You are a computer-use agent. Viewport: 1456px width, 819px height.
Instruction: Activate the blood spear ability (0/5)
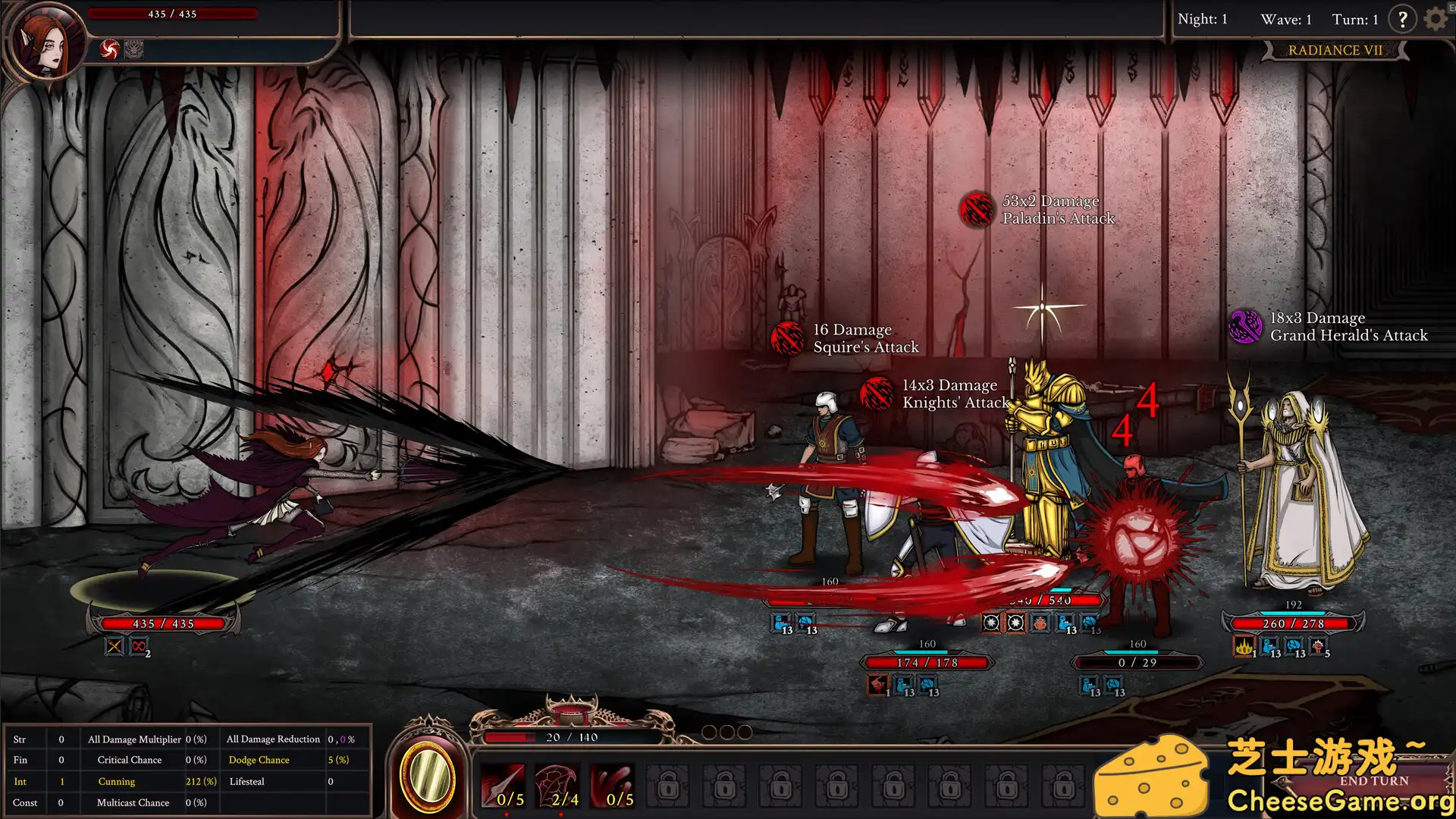(x=503, y=786)
